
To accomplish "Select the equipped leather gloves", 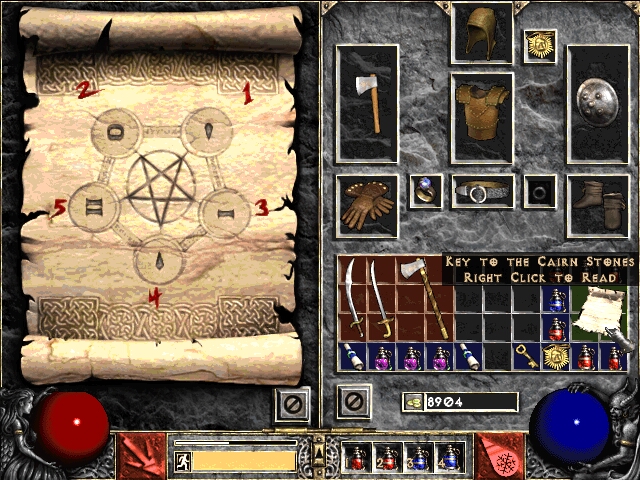I will click(x=367, y=205).
